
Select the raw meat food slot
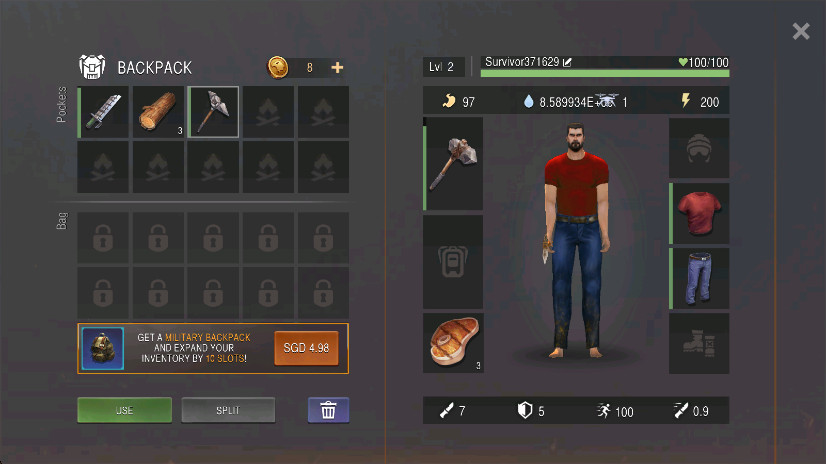coord(453,342)
